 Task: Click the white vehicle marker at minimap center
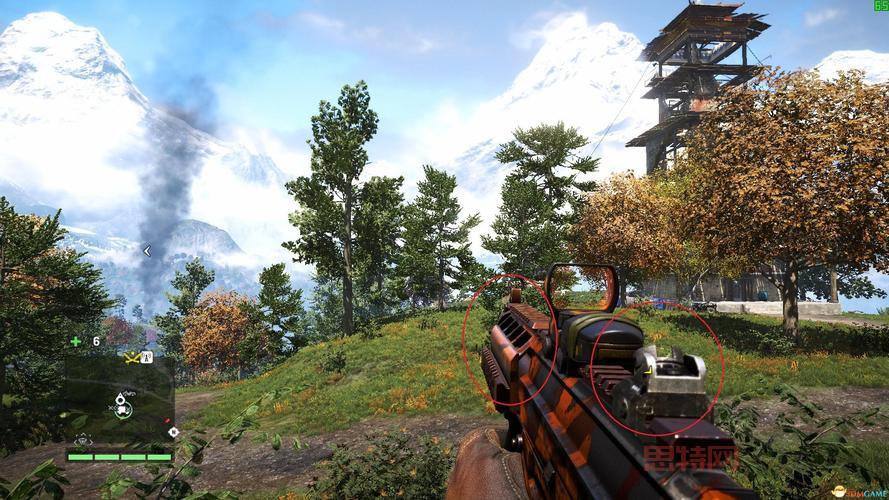[x=122, y=408]
